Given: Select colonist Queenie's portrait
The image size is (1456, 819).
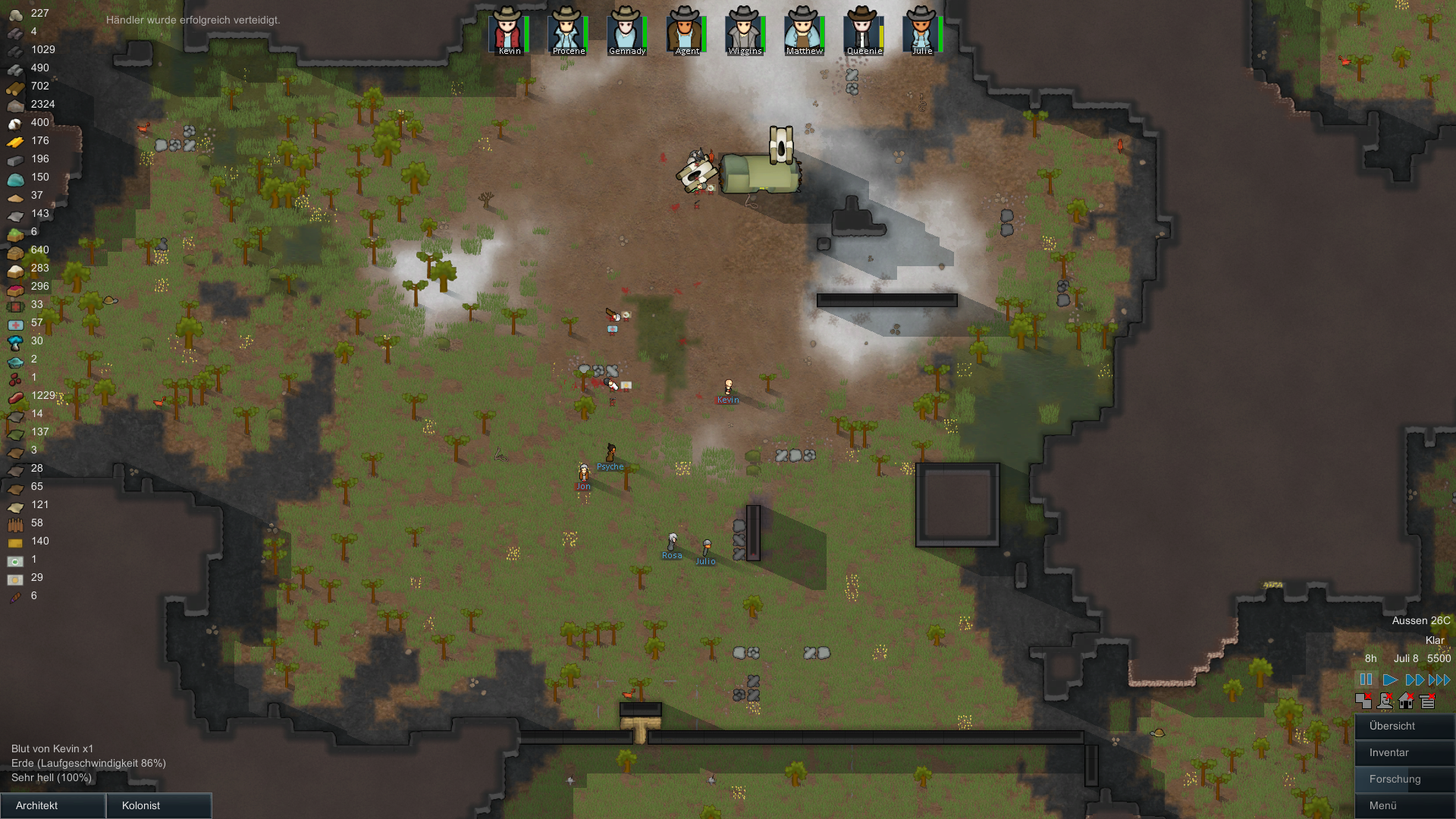Looking at the screenshot, I should (861, 30).
